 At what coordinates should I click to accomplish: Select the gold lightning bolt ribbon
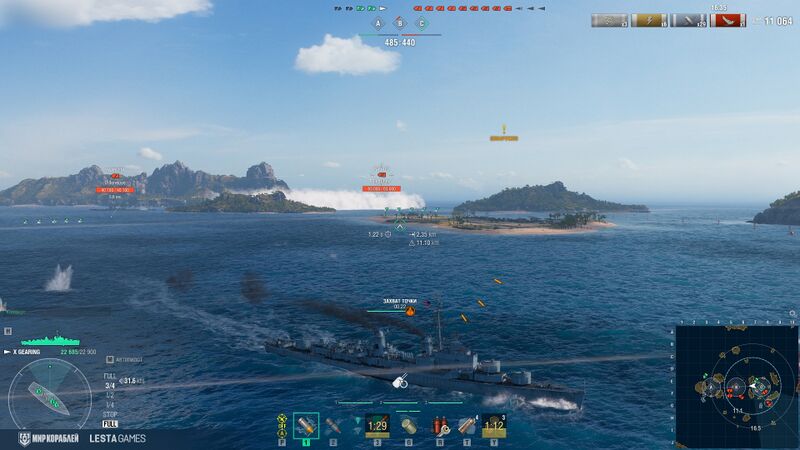[x=650, y=20]
